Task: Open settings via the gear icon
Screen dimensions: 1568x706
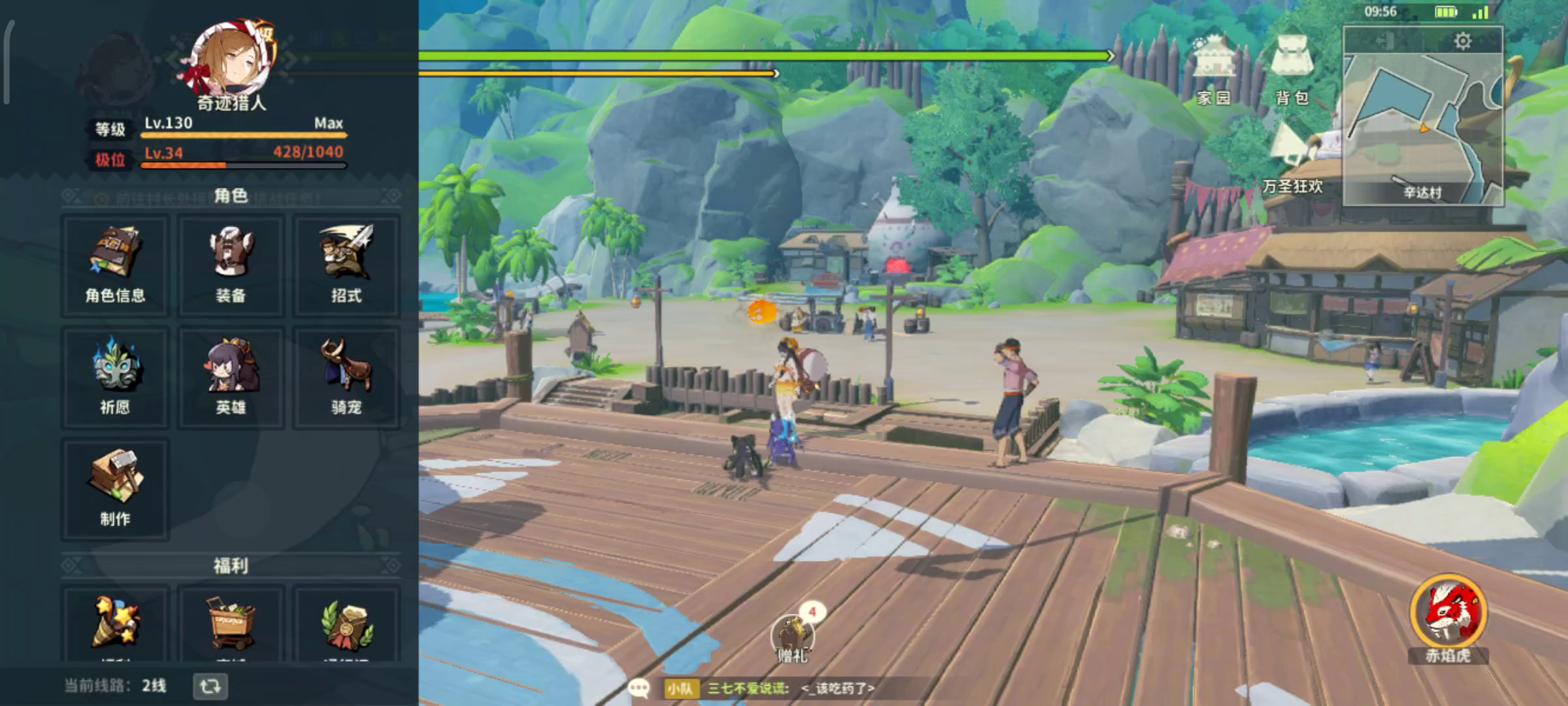Action: click(1463, 41)
